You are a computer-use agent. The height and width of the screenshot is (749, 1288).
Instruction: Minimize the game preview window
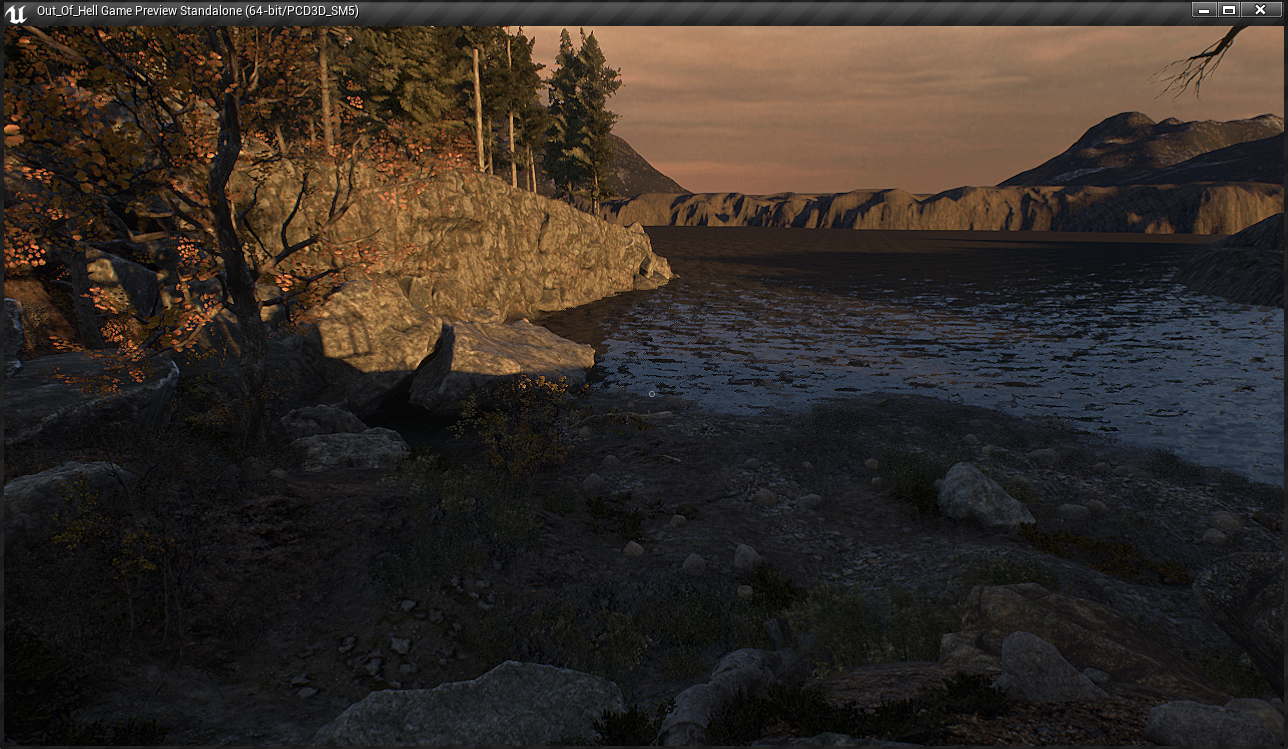[x=1203, y=10]
